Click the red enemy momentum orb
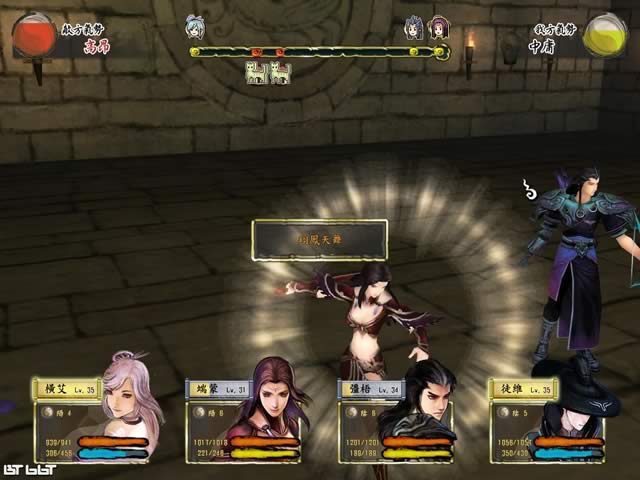The width and height of the screenshot is (640, 480). point(34,36)
